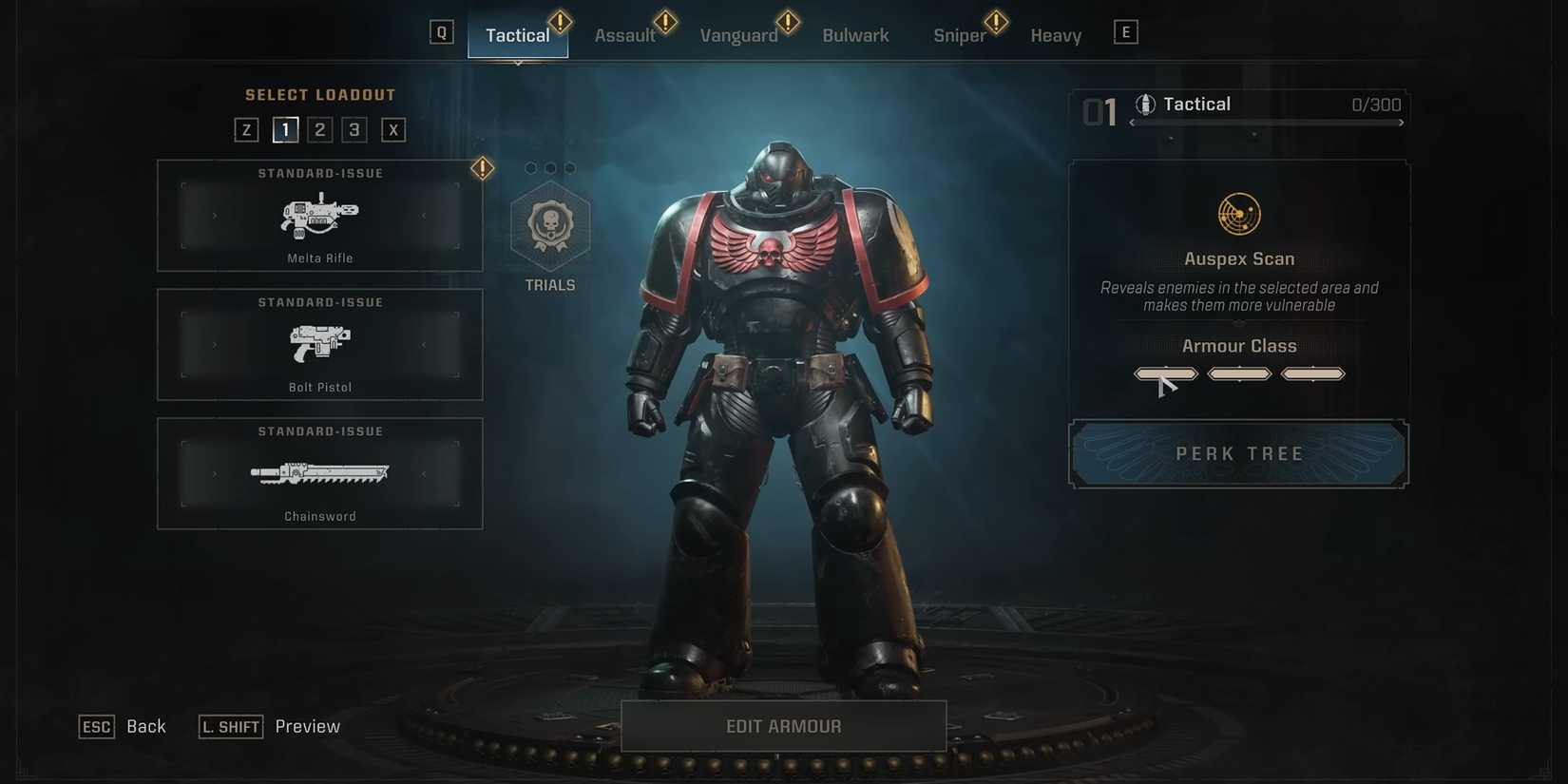Image resolution: width=1568 pixels, height=784 pixels.
Task: Click the first Armour Class segment
Action: coord(1165,373)
